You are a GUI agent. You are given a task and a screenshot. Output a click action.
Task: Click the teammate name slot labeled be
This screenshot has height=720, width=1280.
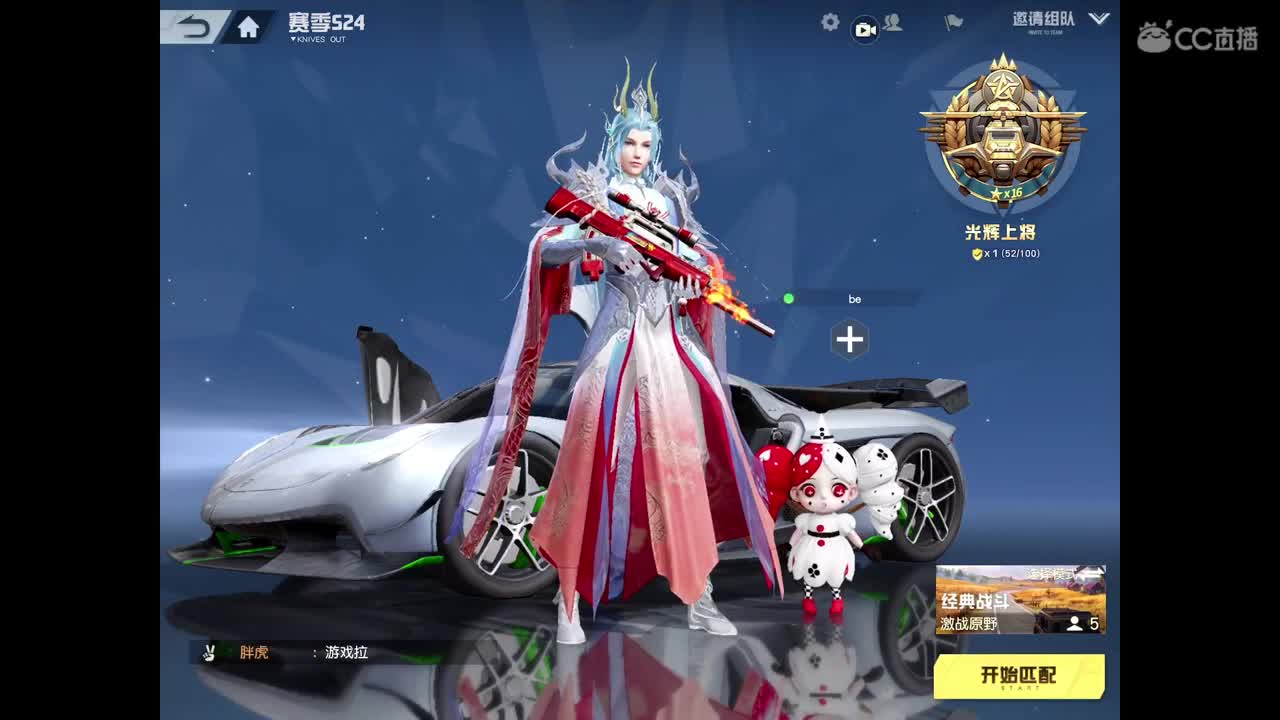[x=856, y=298]
